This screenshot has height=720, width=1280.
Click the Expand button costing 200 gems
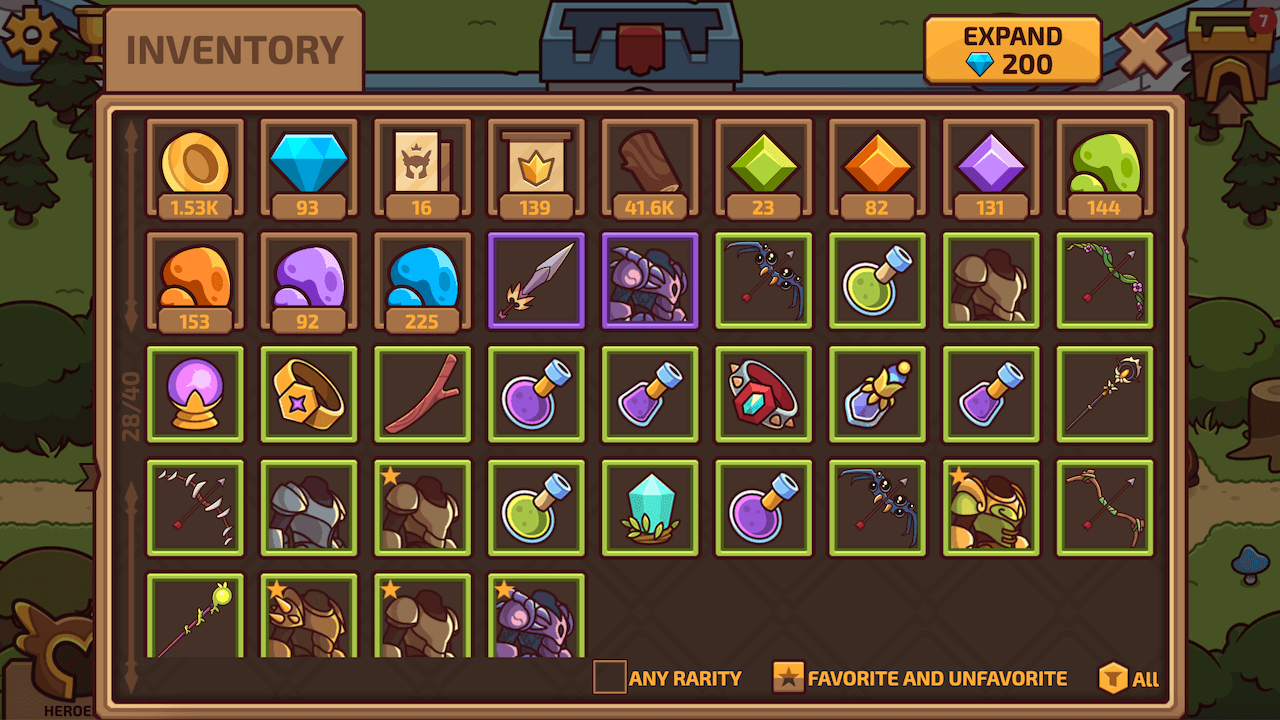[1012, 48]
